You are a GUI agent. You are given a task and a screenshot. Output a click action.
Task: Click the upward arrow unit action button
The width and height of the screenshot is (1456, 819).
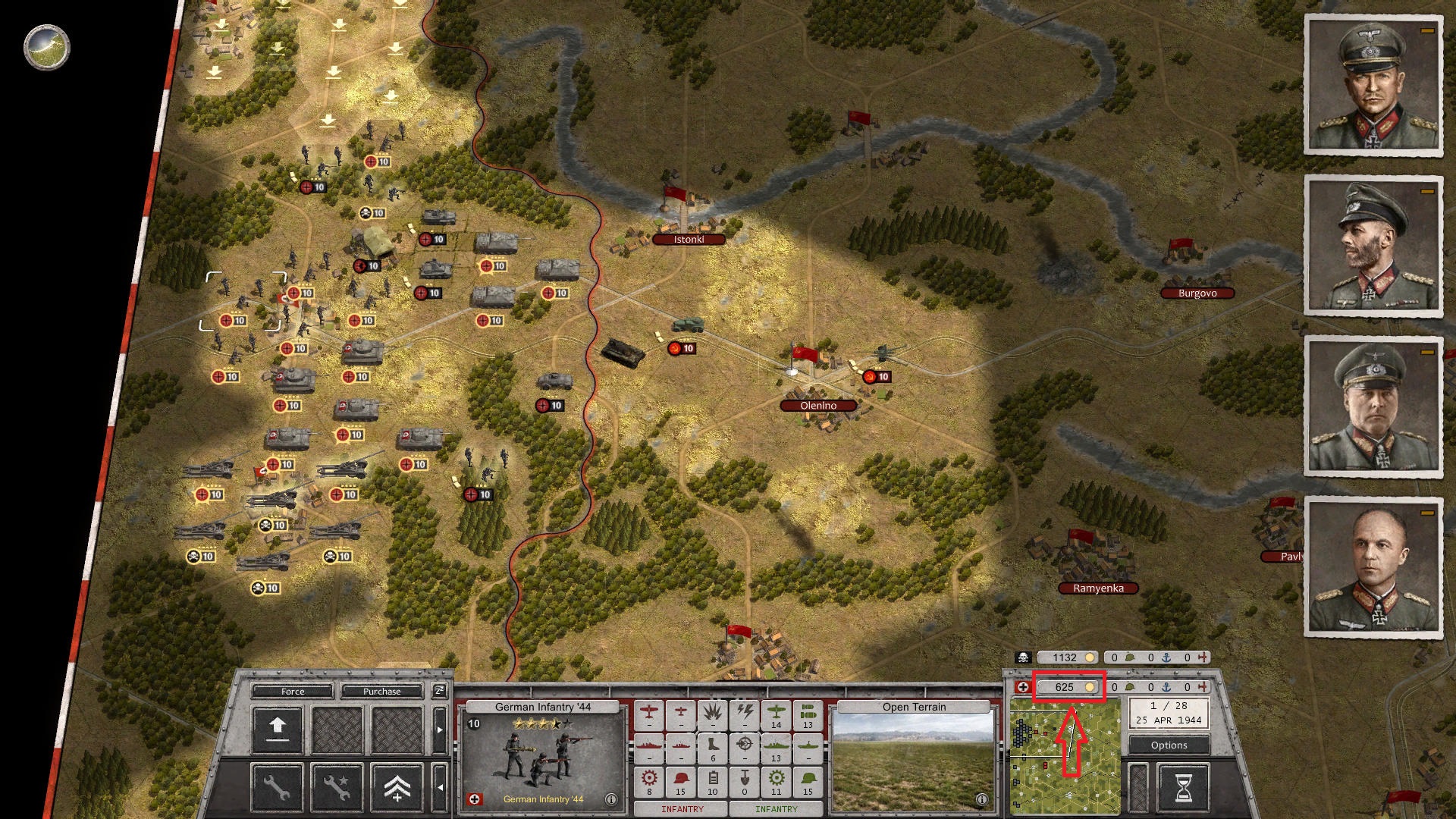278,729
